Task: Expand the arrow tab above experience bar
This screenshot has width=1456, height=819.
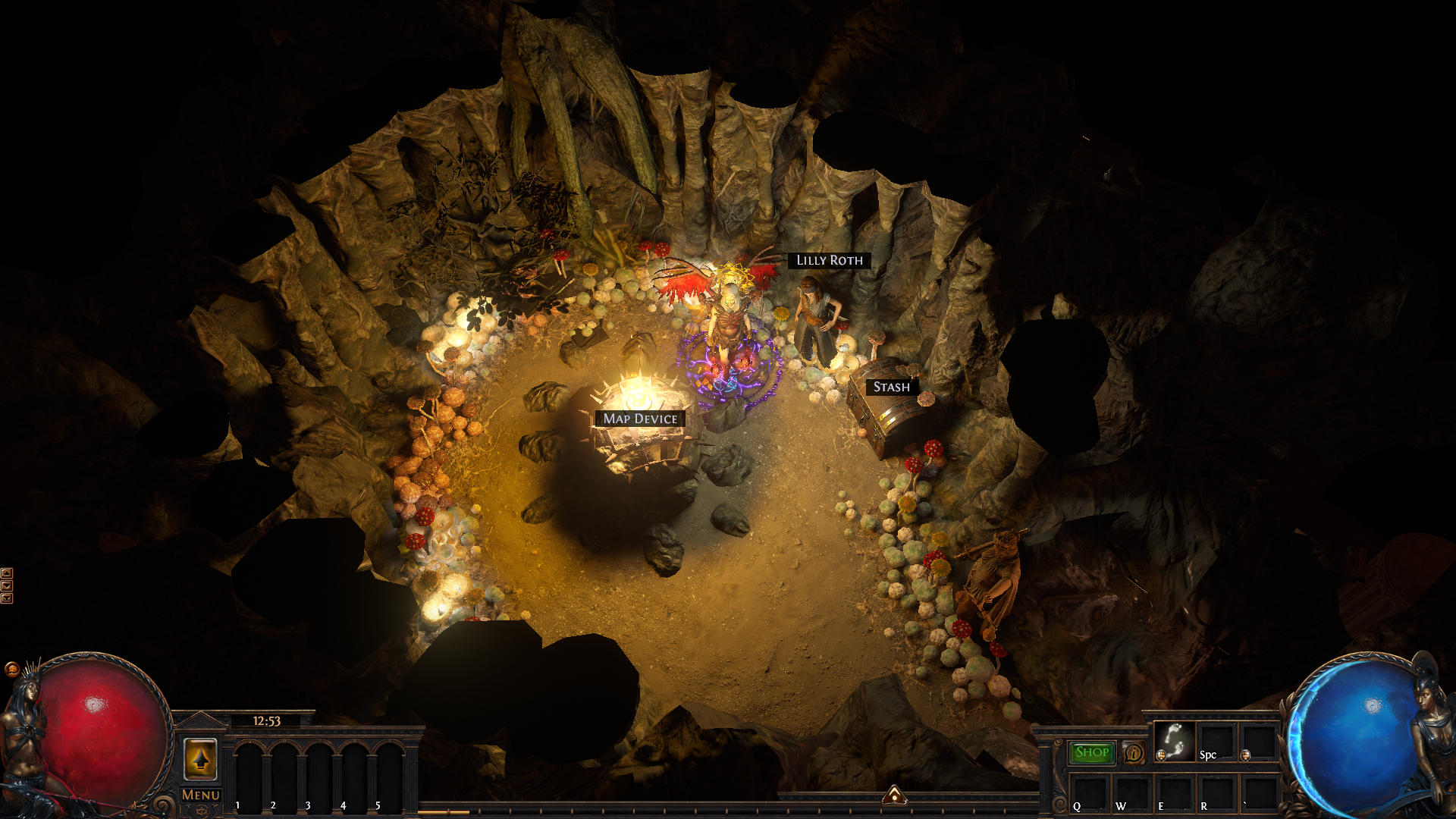Action: click(895, 795)
